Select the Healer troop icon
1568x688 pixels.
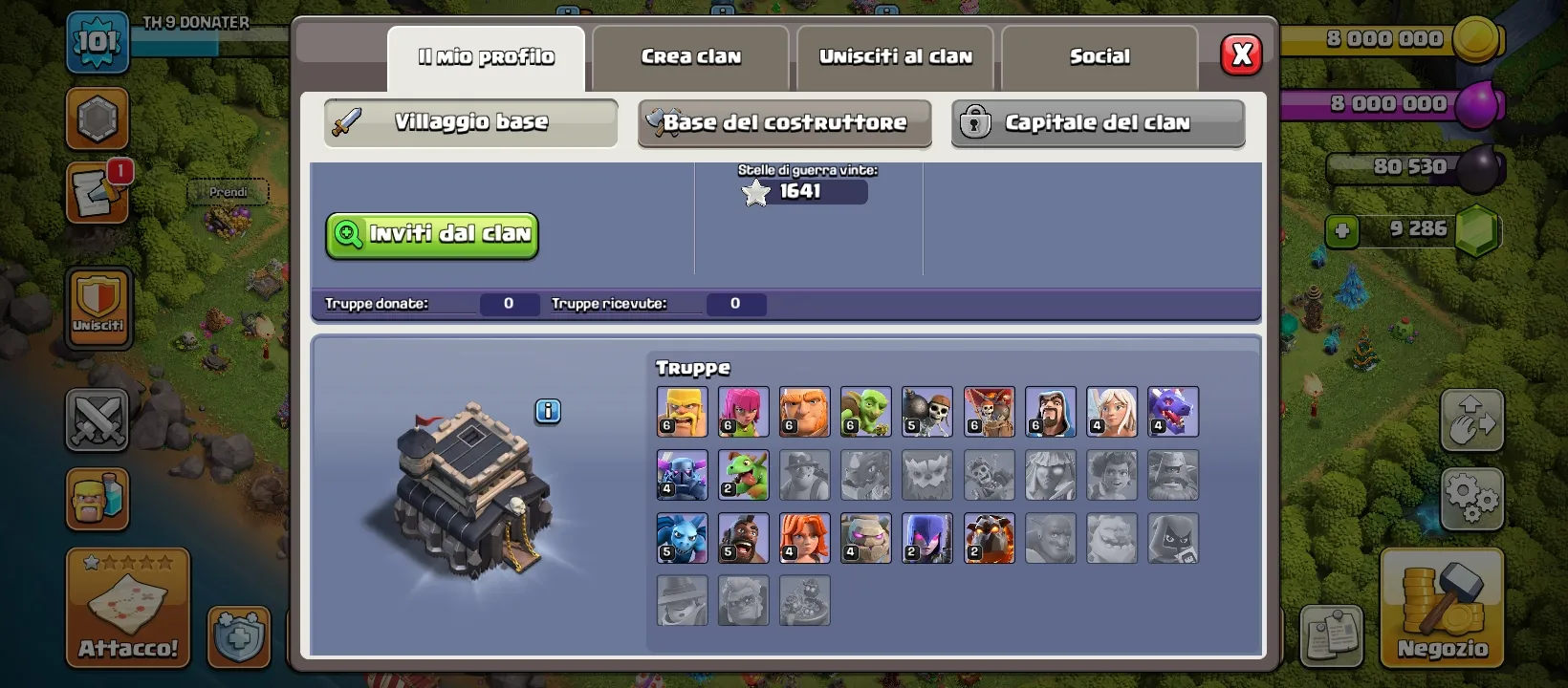(x=1110, y=412)
